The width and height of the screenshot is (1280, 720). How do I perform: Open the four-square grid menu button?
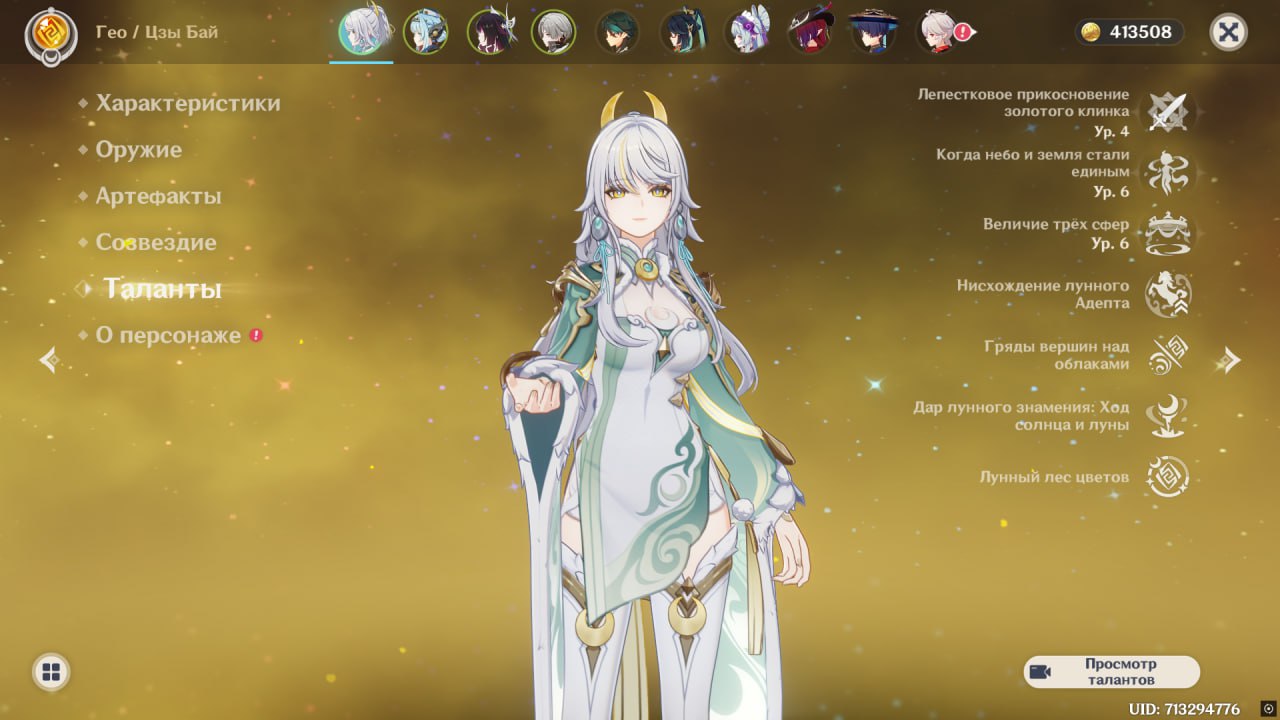[x=51, y=672]
